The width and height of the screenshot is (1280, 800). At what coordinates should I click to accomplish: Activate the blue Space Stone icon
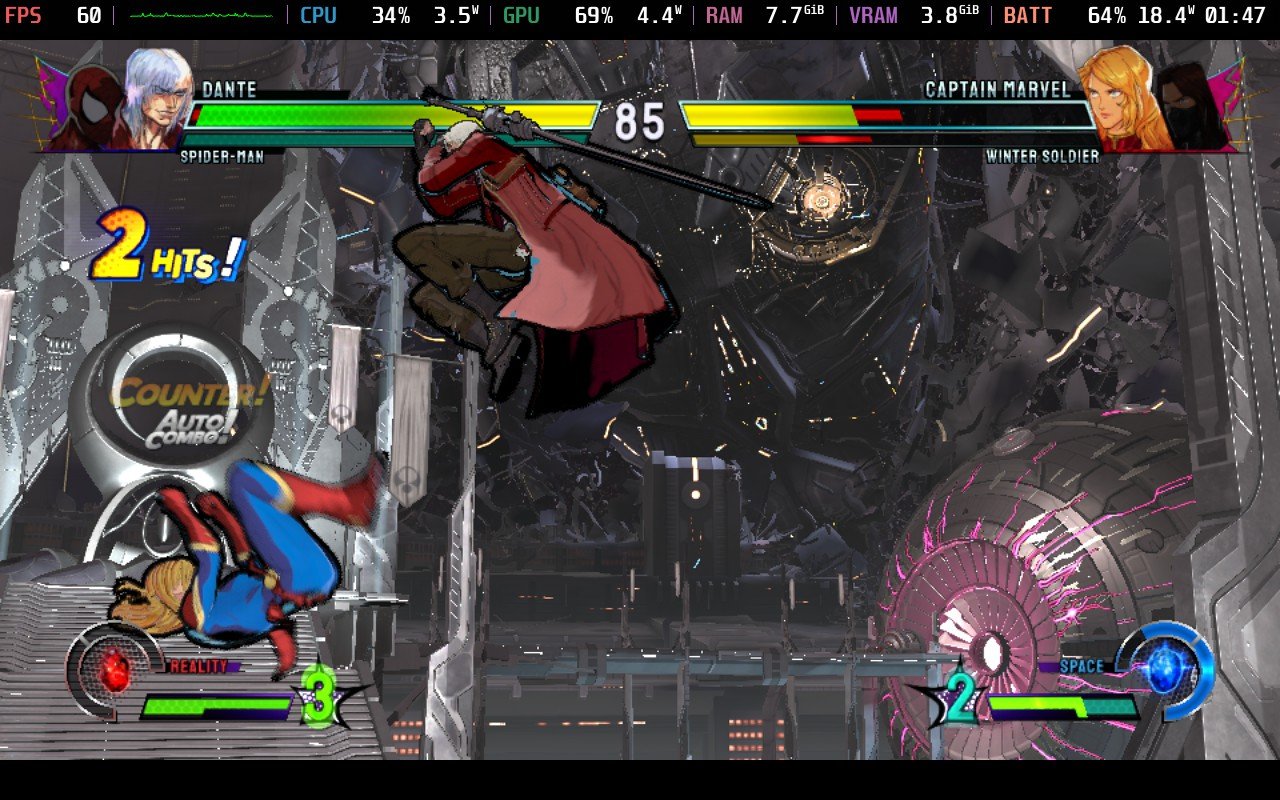[1163, 667]
